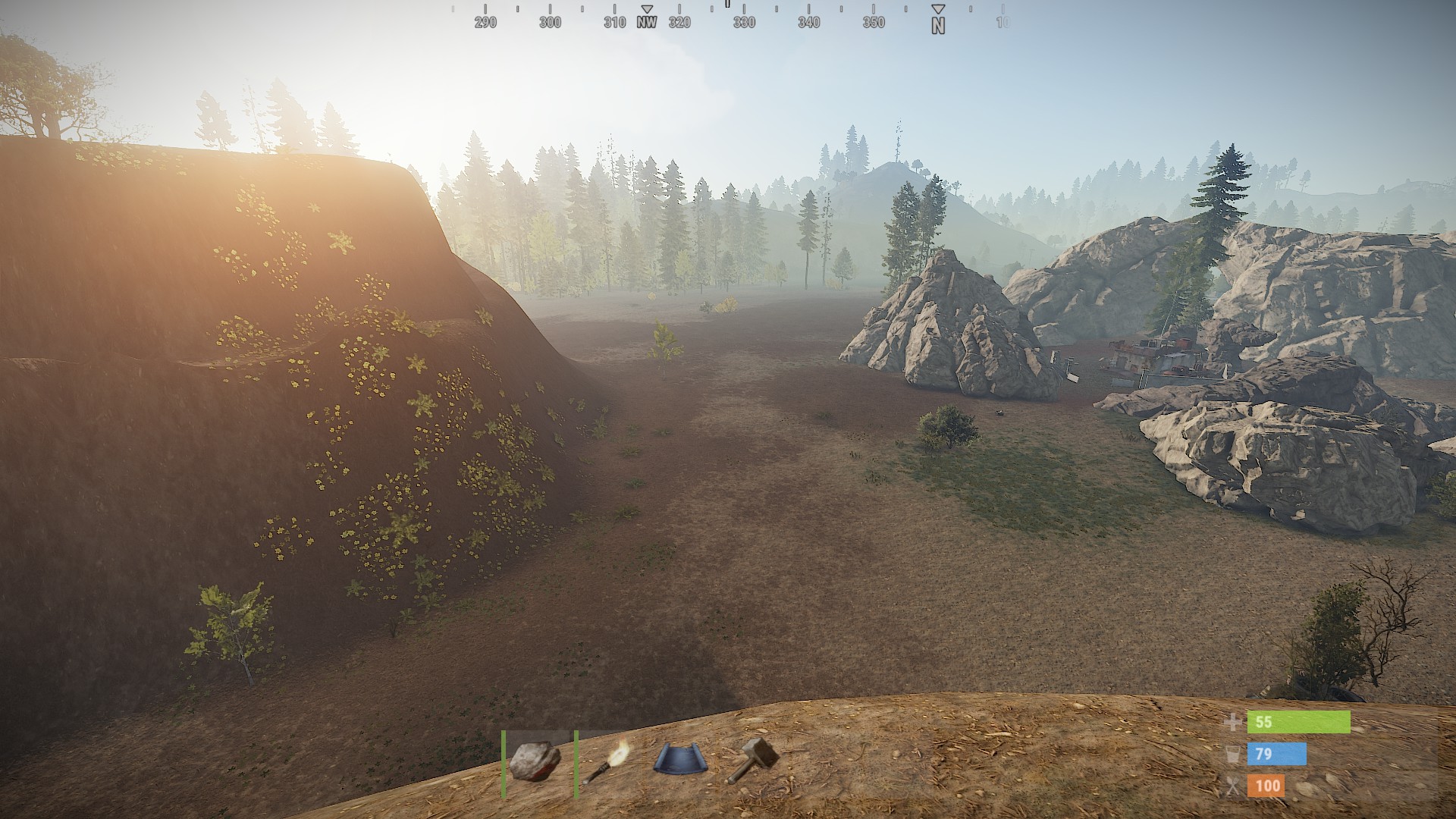Image resolution: width=1456 pixels, height=819 pixels.
Task: Choose the blue building plan slot
Action: (x=680, y=761)
